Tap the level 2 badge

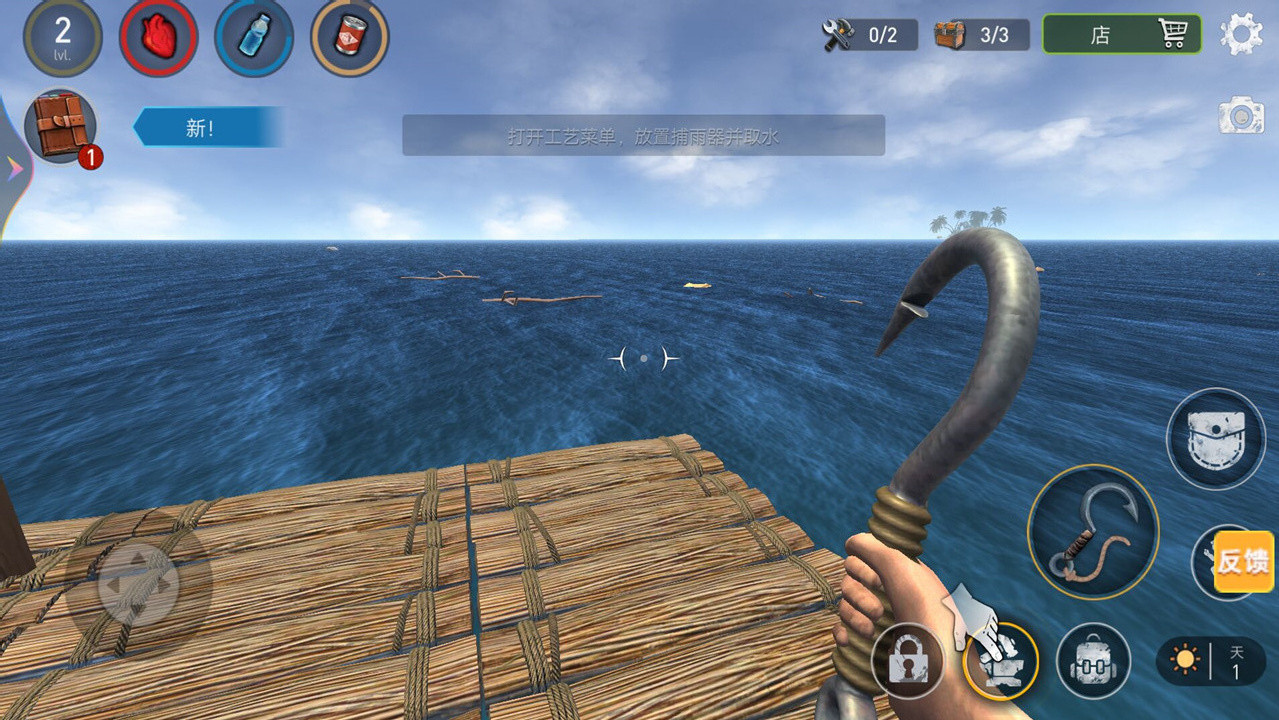coord(62,37)
